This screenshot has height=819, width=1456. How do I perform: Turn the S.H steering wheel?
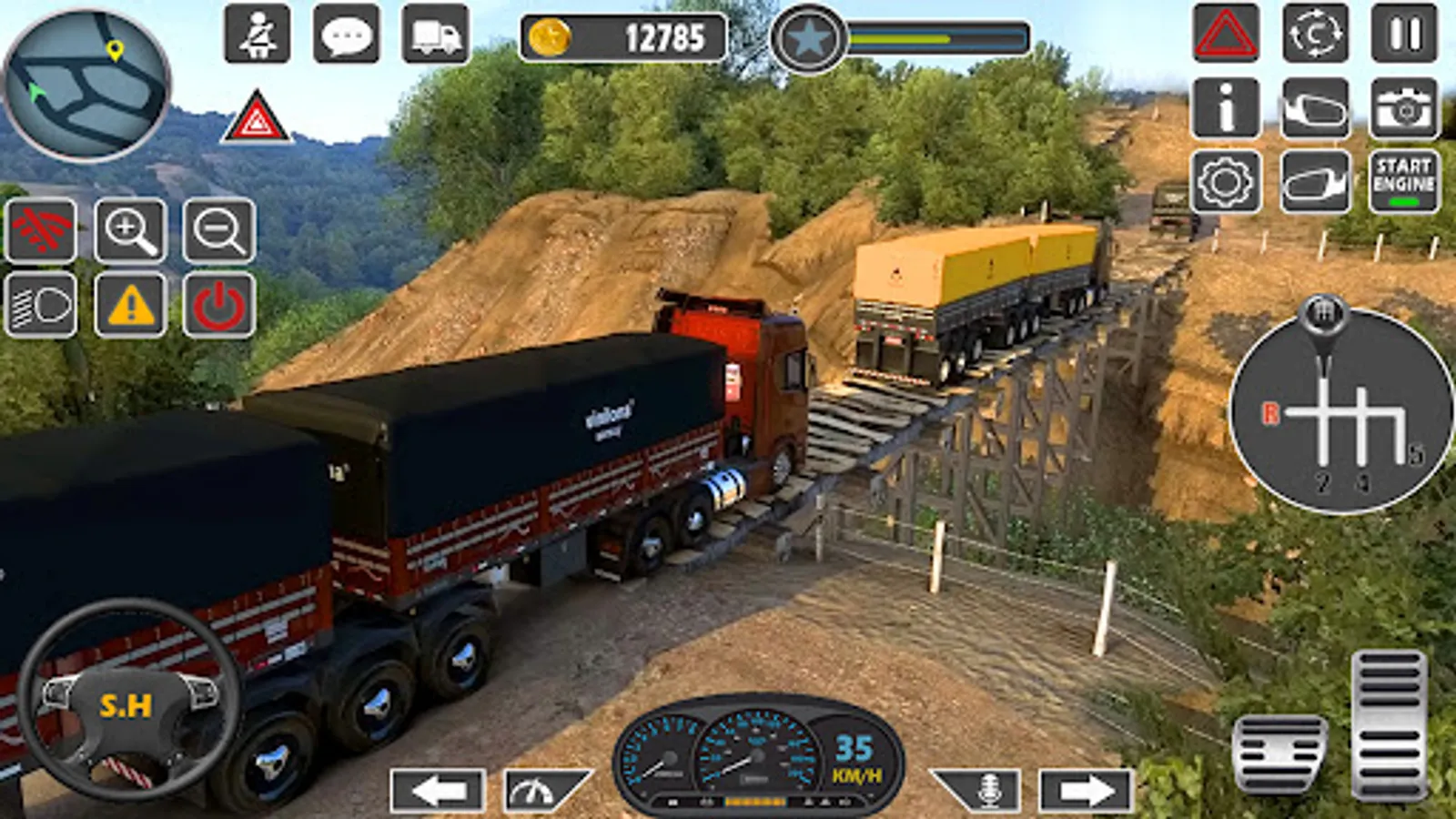127,703
